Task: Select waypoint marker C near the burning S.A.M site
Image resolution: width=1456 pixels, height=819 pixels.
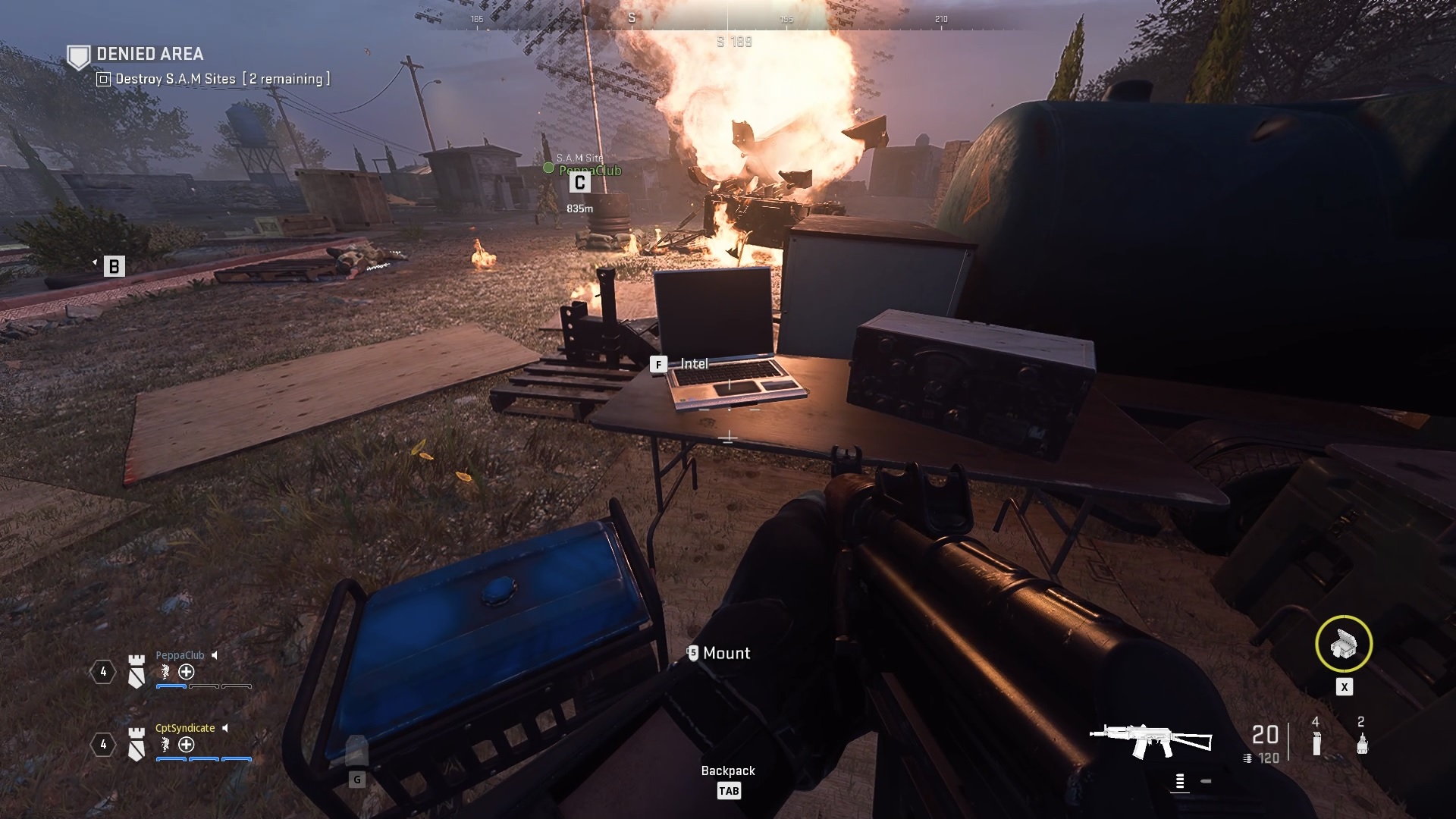Action: coord(579,181)
